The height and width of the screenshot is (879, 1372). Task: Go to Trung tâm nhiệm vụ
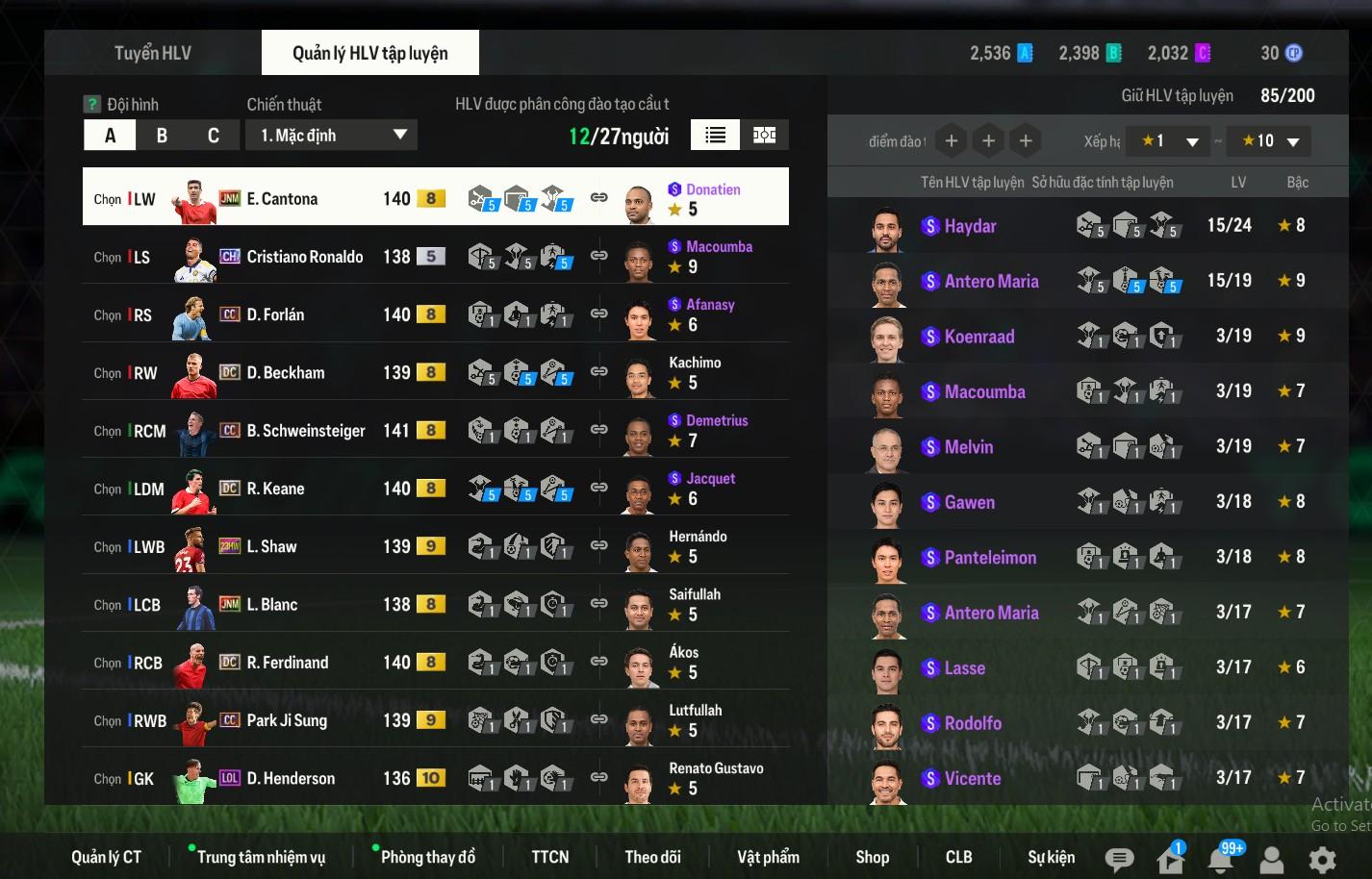[x=261, y=857]
